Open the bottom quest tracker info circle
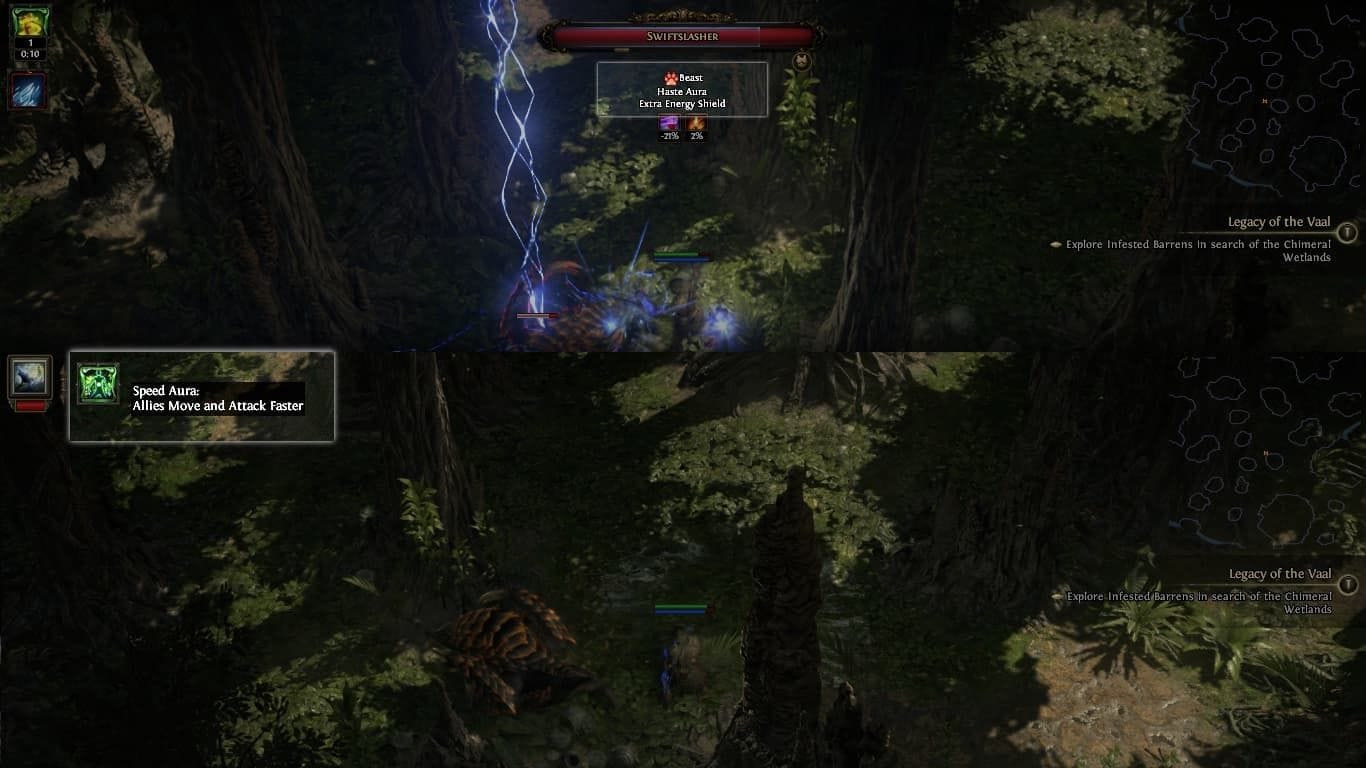The height and width of the screenshot is (768, 1366). pos(1347,584)
